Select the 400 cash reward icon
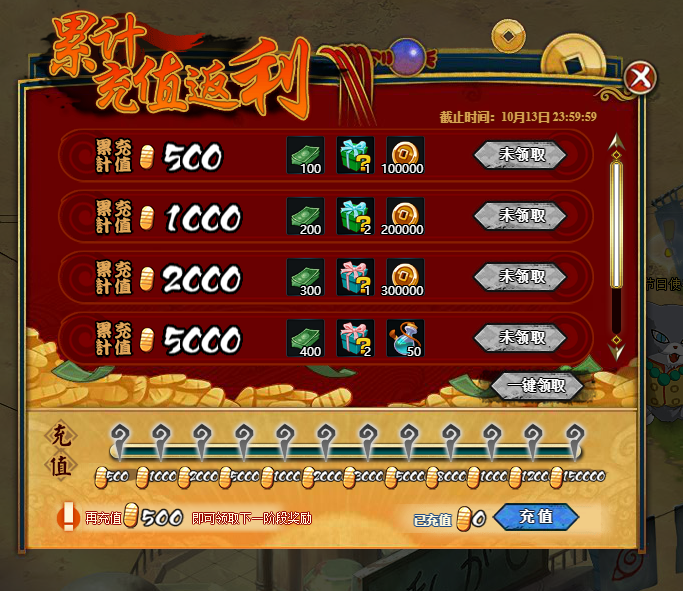 click(306, 338)
